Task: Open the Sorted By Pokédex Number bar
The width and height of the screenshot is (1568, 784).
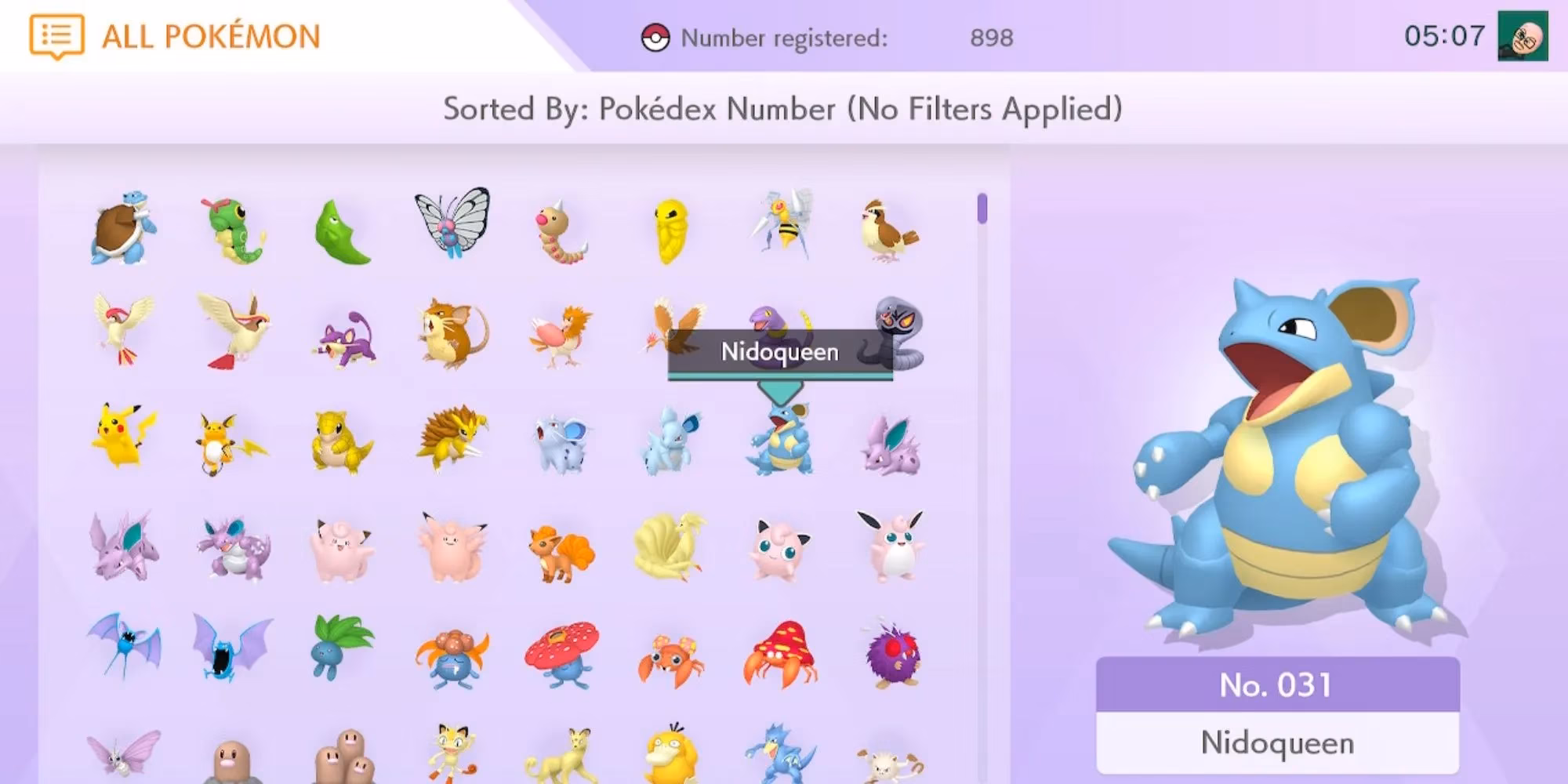Action: click(x=784, y=108)
